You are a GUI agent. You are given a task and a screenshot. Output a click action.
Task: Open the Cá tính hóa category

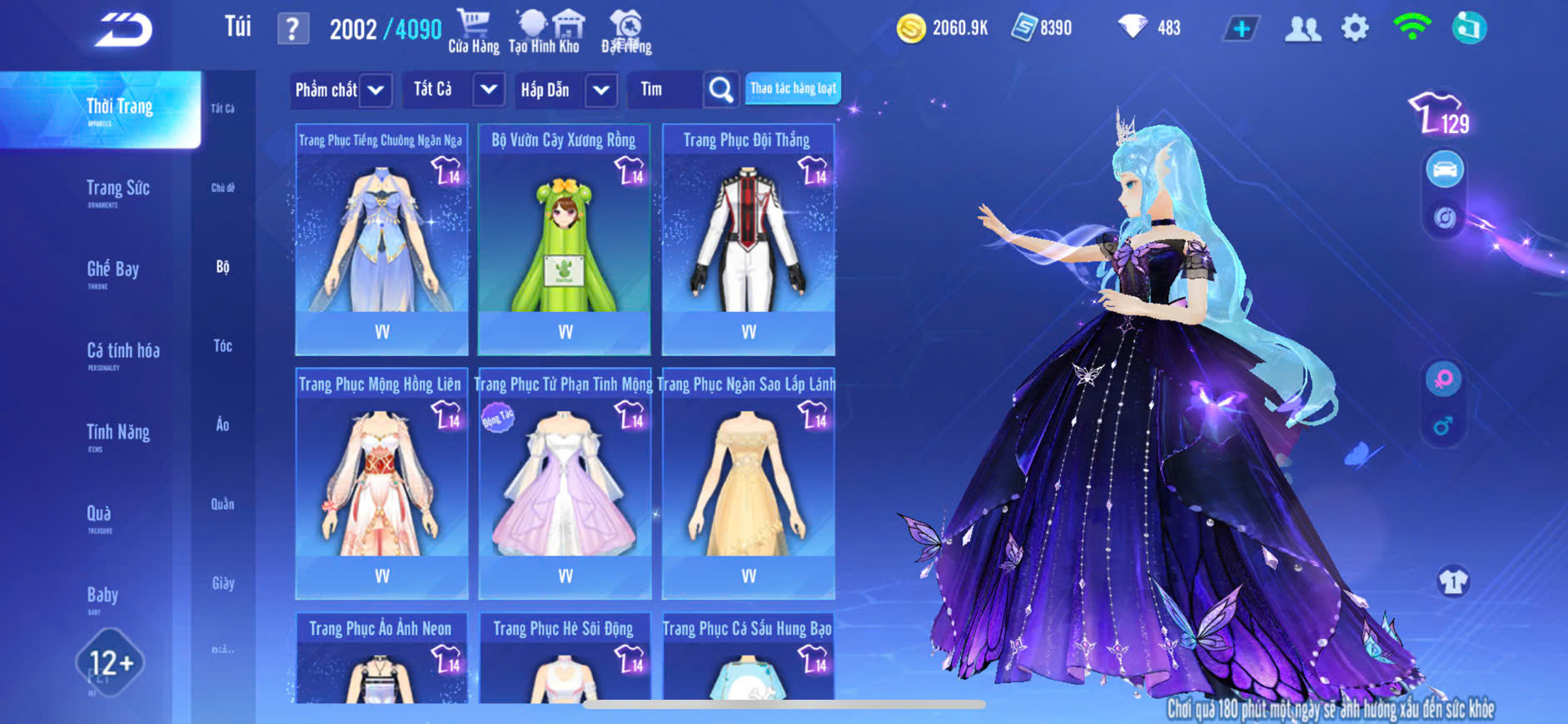pyautogui.click(x=122, y=352)
